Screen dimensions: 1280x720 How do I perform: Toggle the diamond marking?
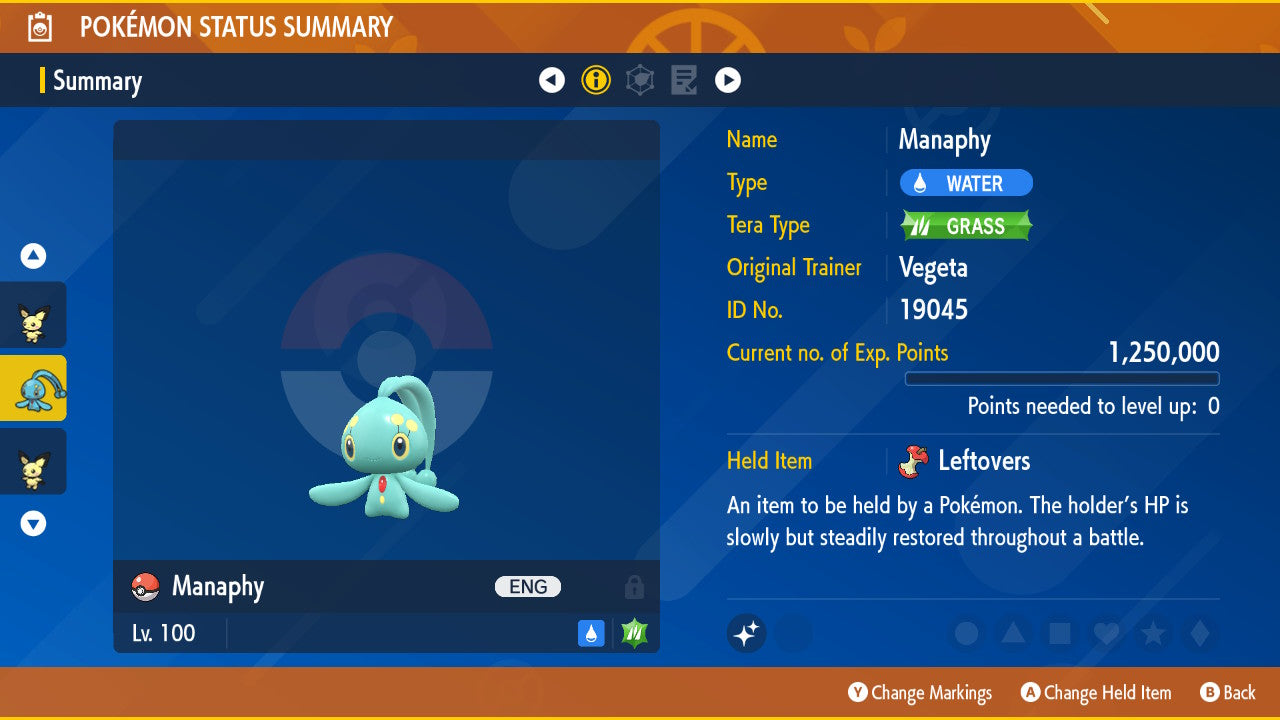tap(1198, 633)
